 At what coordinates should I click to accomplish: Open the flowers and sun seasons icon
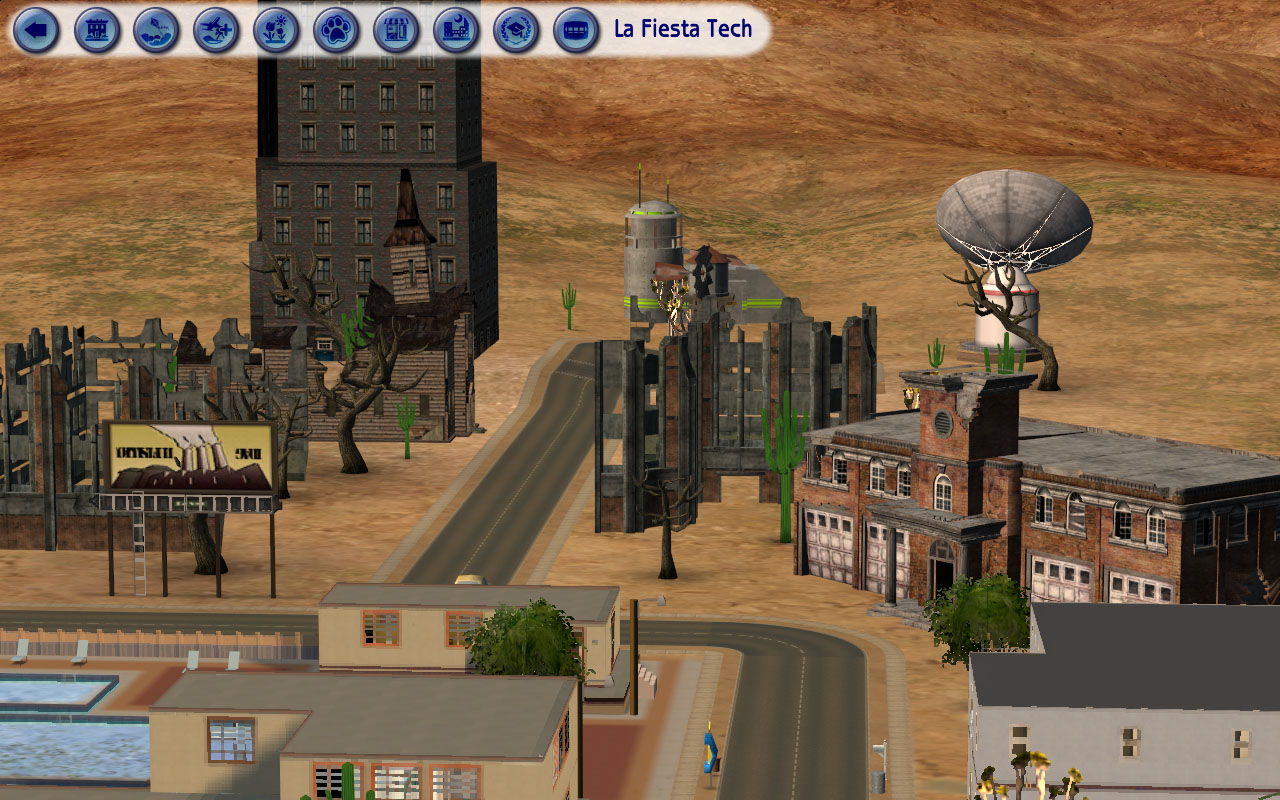pos(277,30)
